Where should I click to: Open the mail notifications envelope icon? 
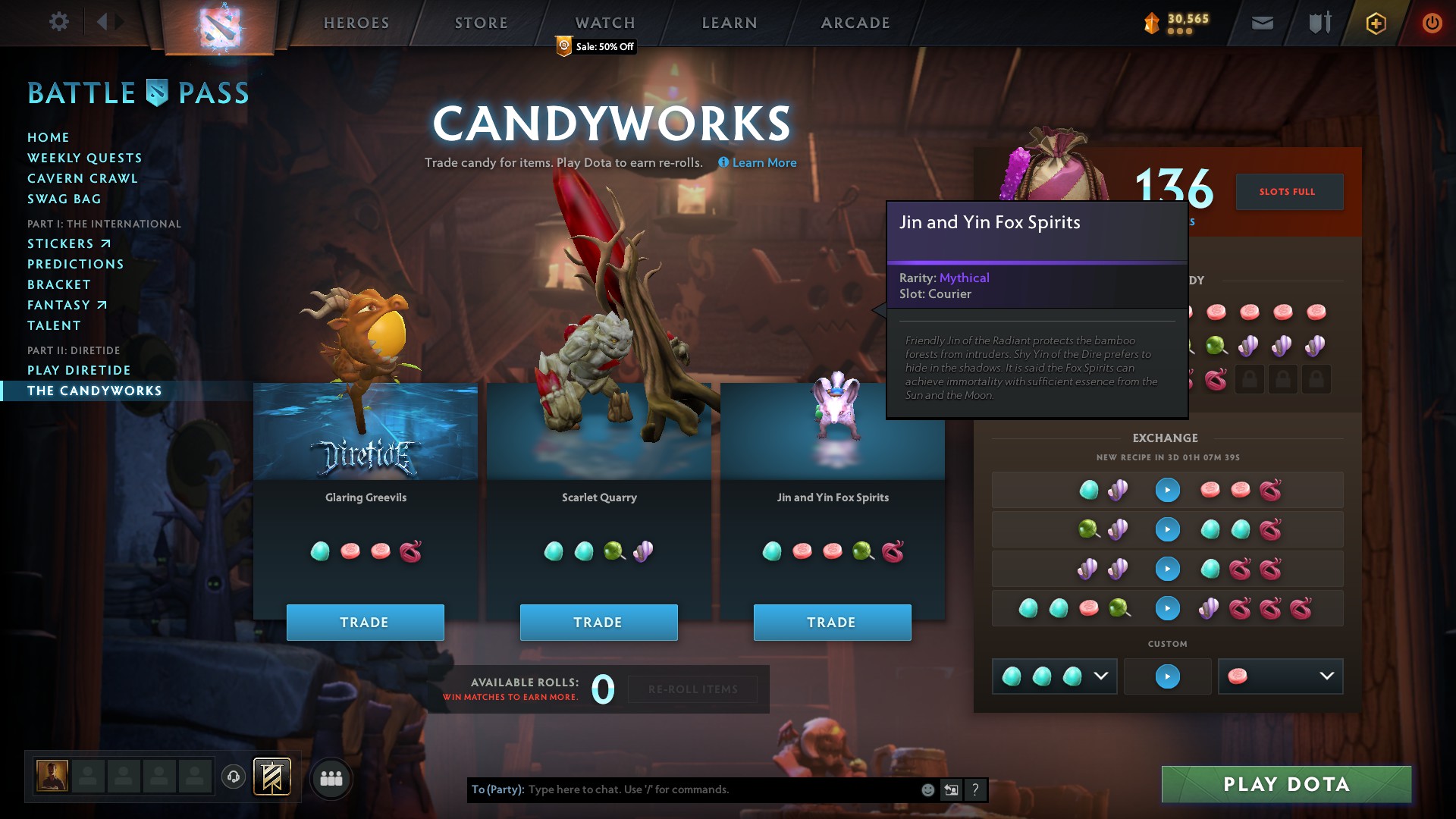[x=1261, y=22]
